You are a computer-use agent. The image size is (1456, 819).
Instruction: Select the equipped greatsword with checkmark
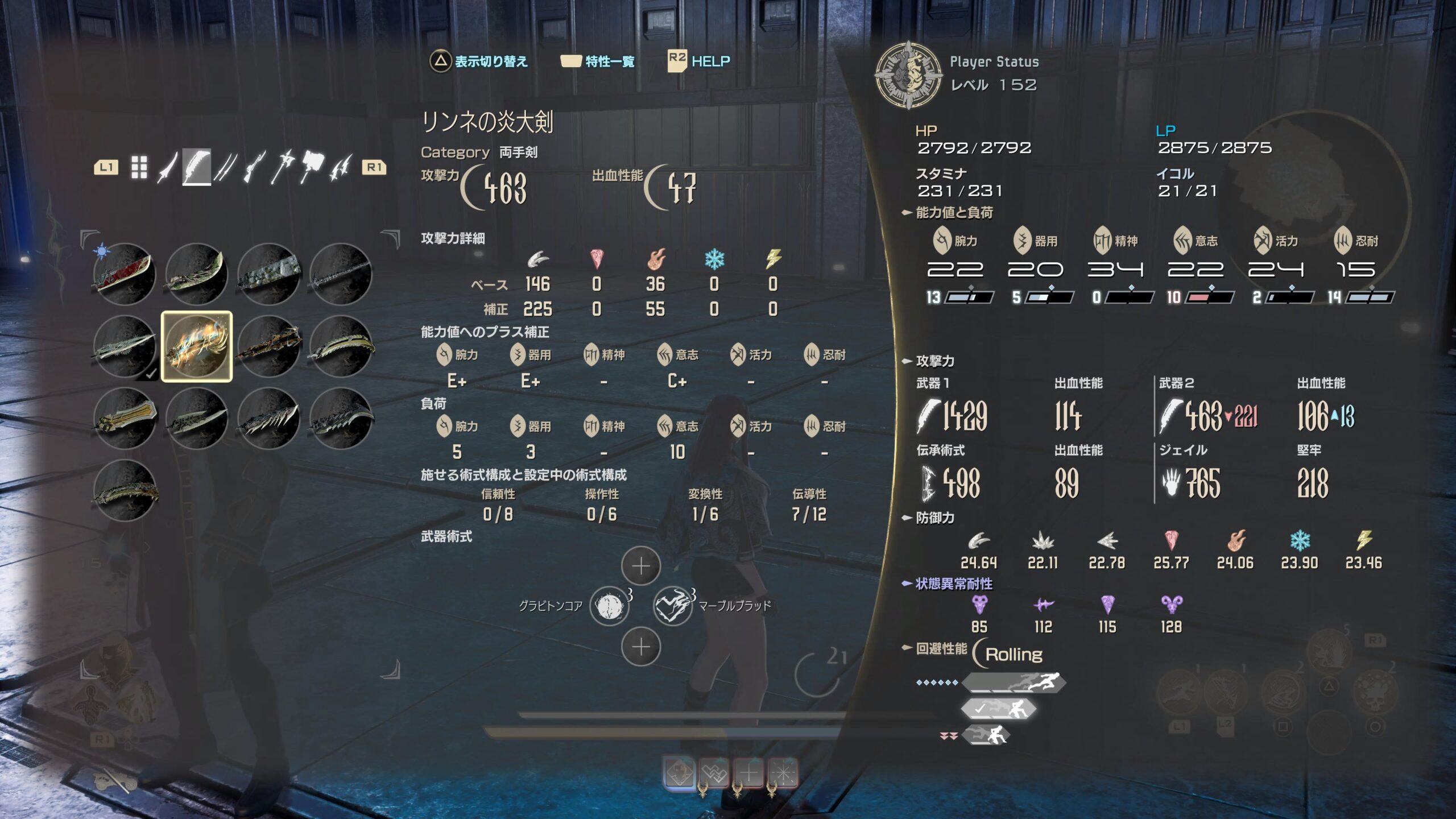(125, 346)
